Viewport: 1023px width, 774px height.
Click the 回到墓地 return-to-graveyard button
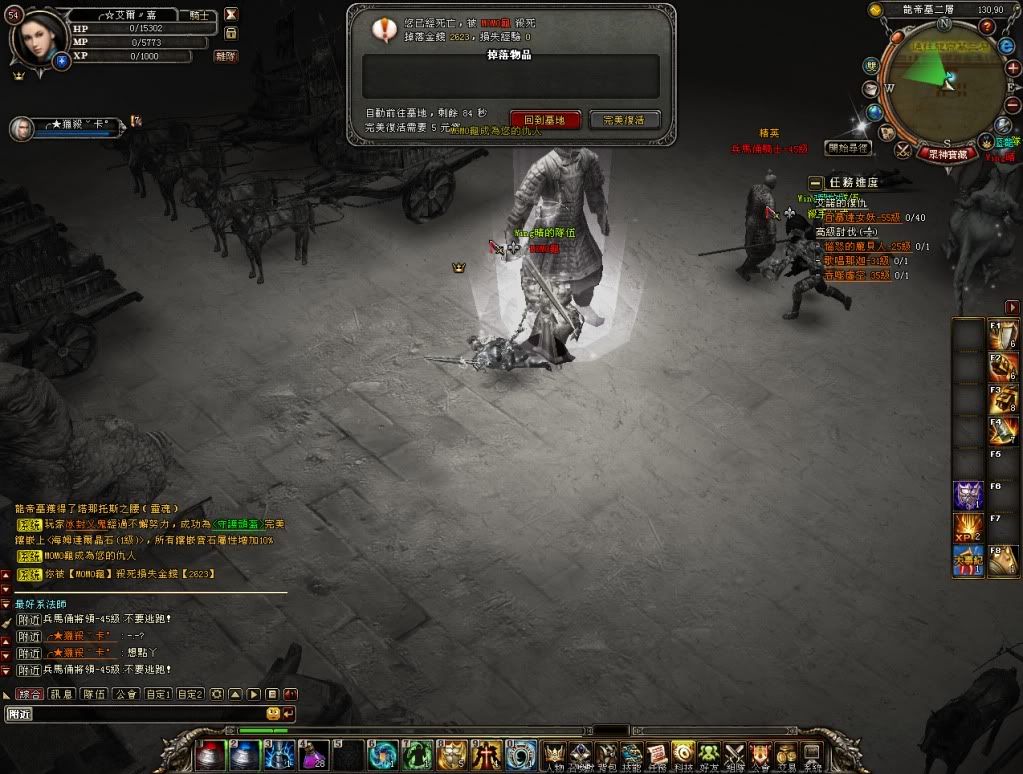click(545, 119)
